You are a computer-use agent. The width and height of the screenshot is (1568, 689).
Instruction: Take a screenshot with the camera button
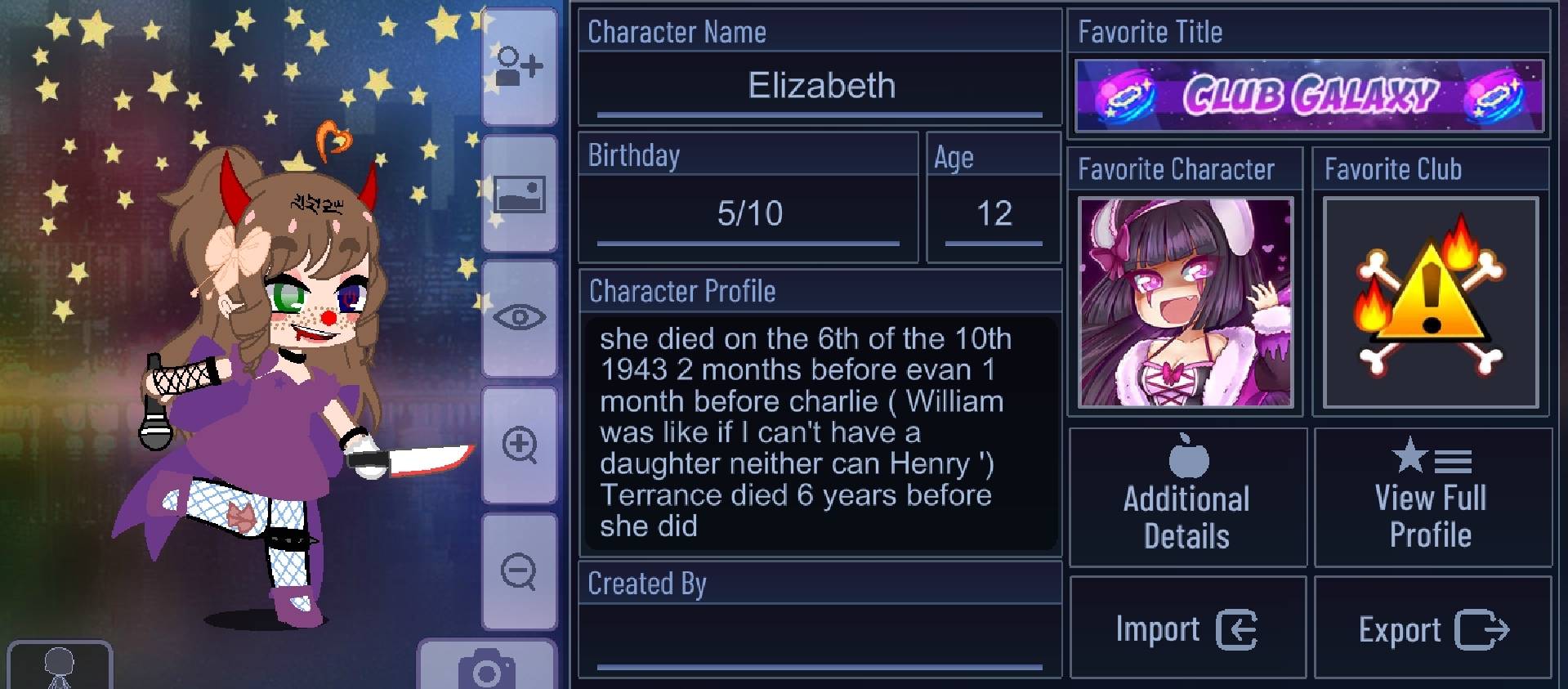(x=487, y=668)
